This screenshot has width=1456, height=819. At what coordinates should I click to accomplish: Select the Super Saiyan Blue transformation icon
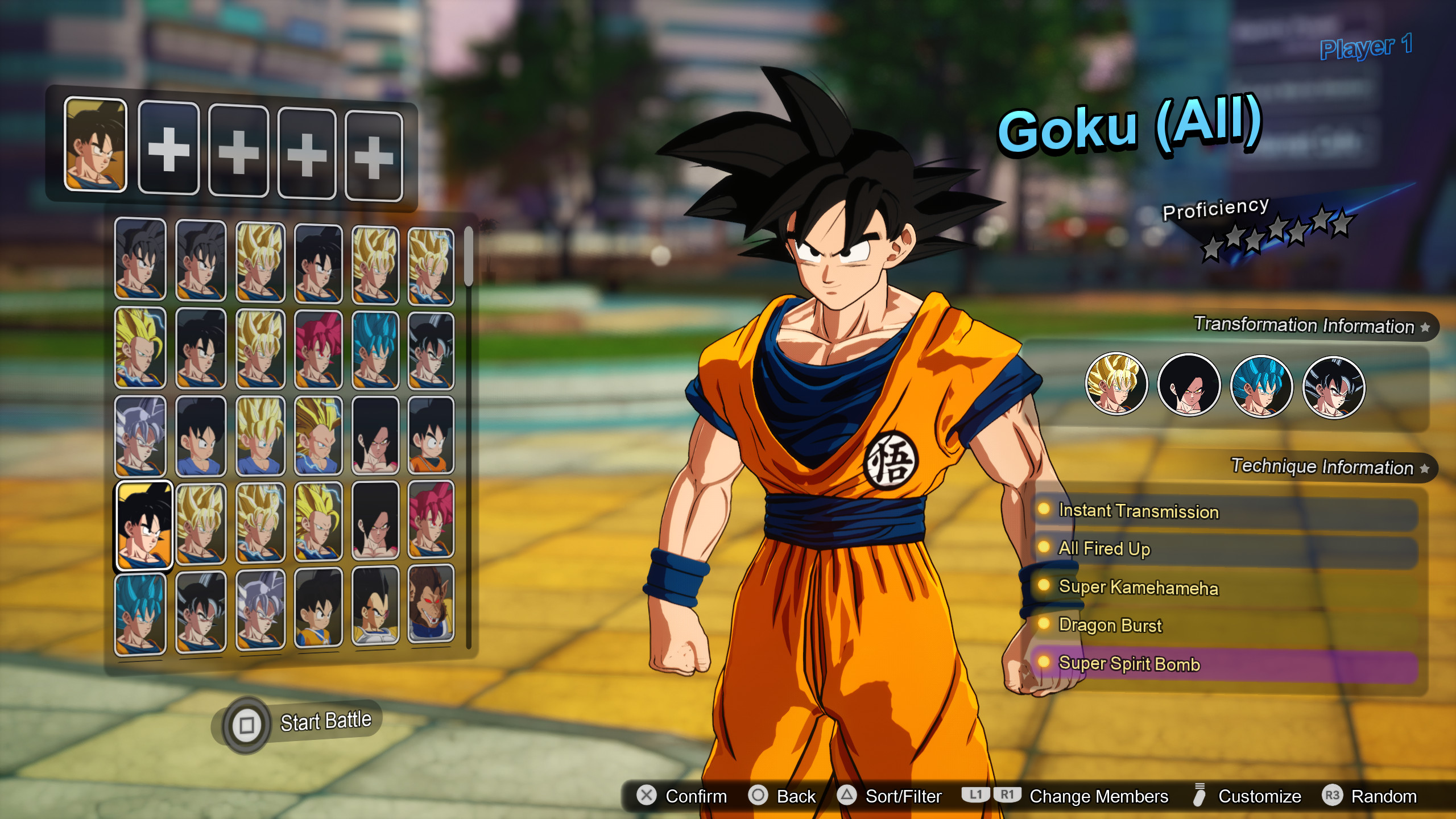(1261, 386)
